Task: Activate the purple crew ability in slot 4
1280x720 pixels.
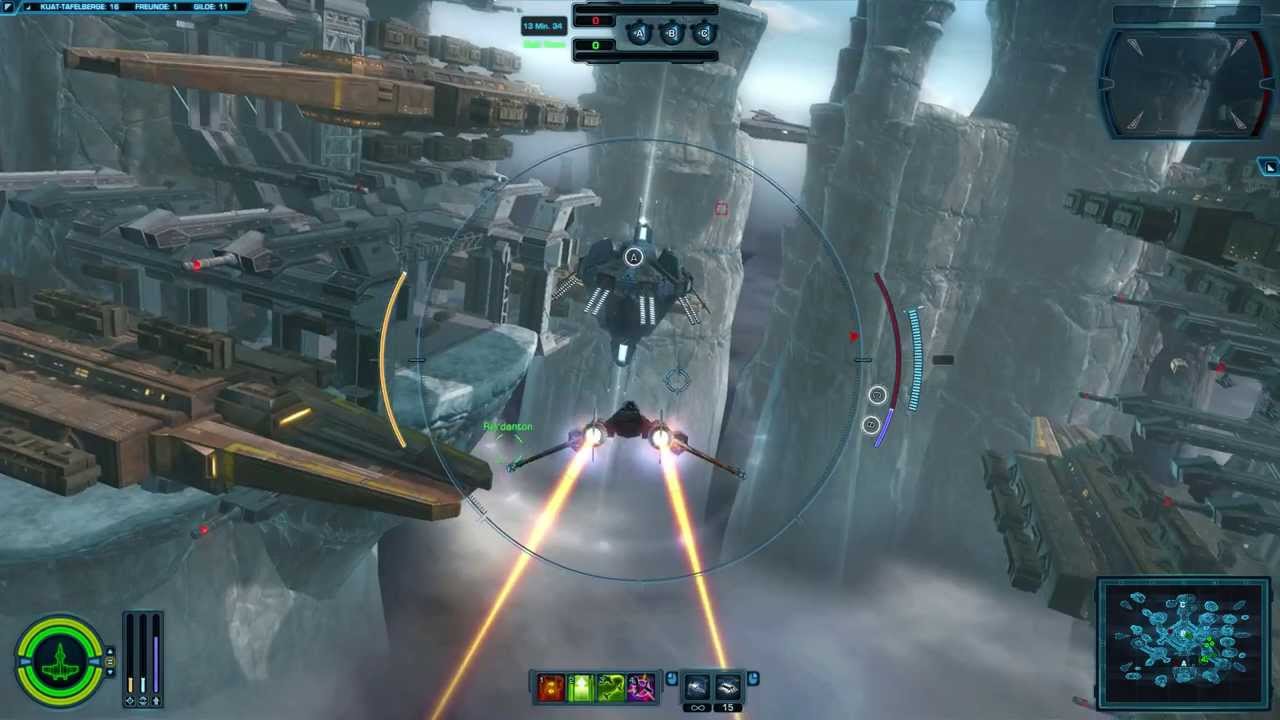Action: tap(641, 687)
